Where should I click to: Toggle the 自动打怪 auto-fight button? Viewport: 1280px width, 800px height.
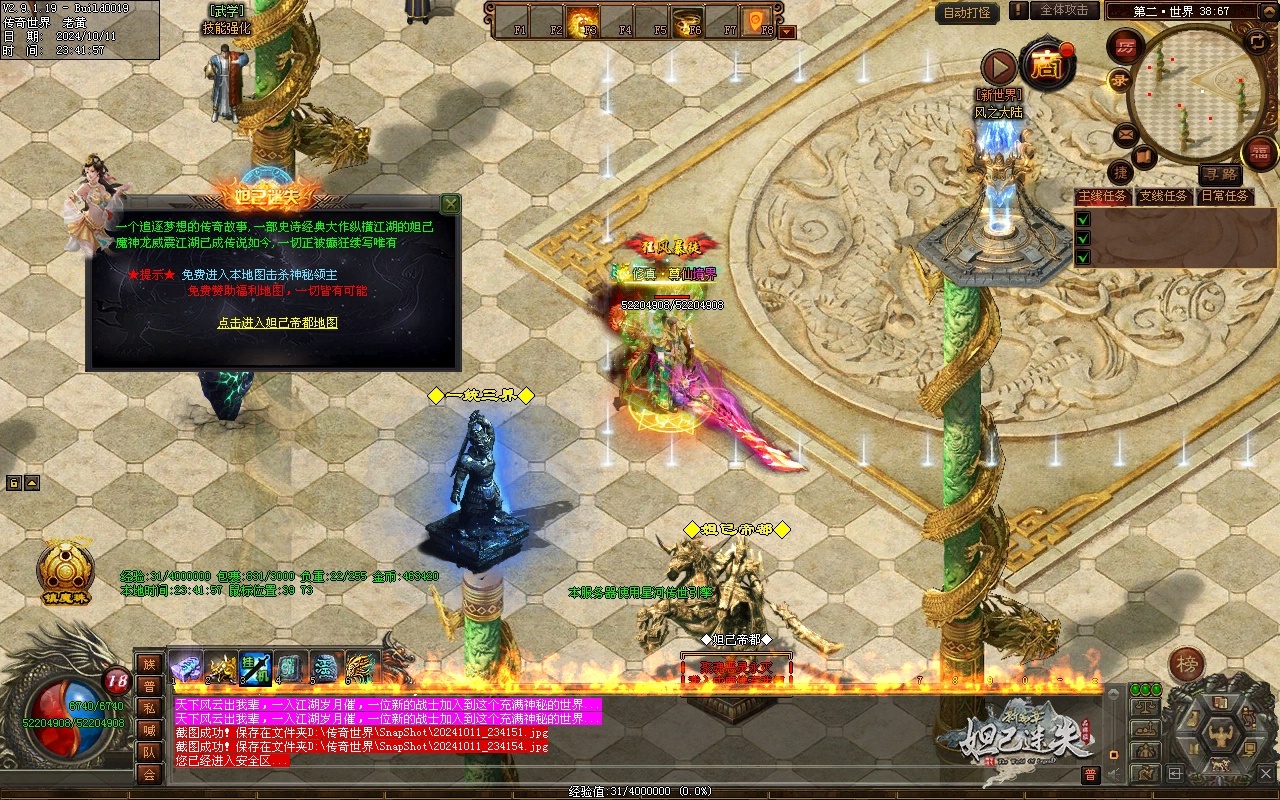point(968,13)
